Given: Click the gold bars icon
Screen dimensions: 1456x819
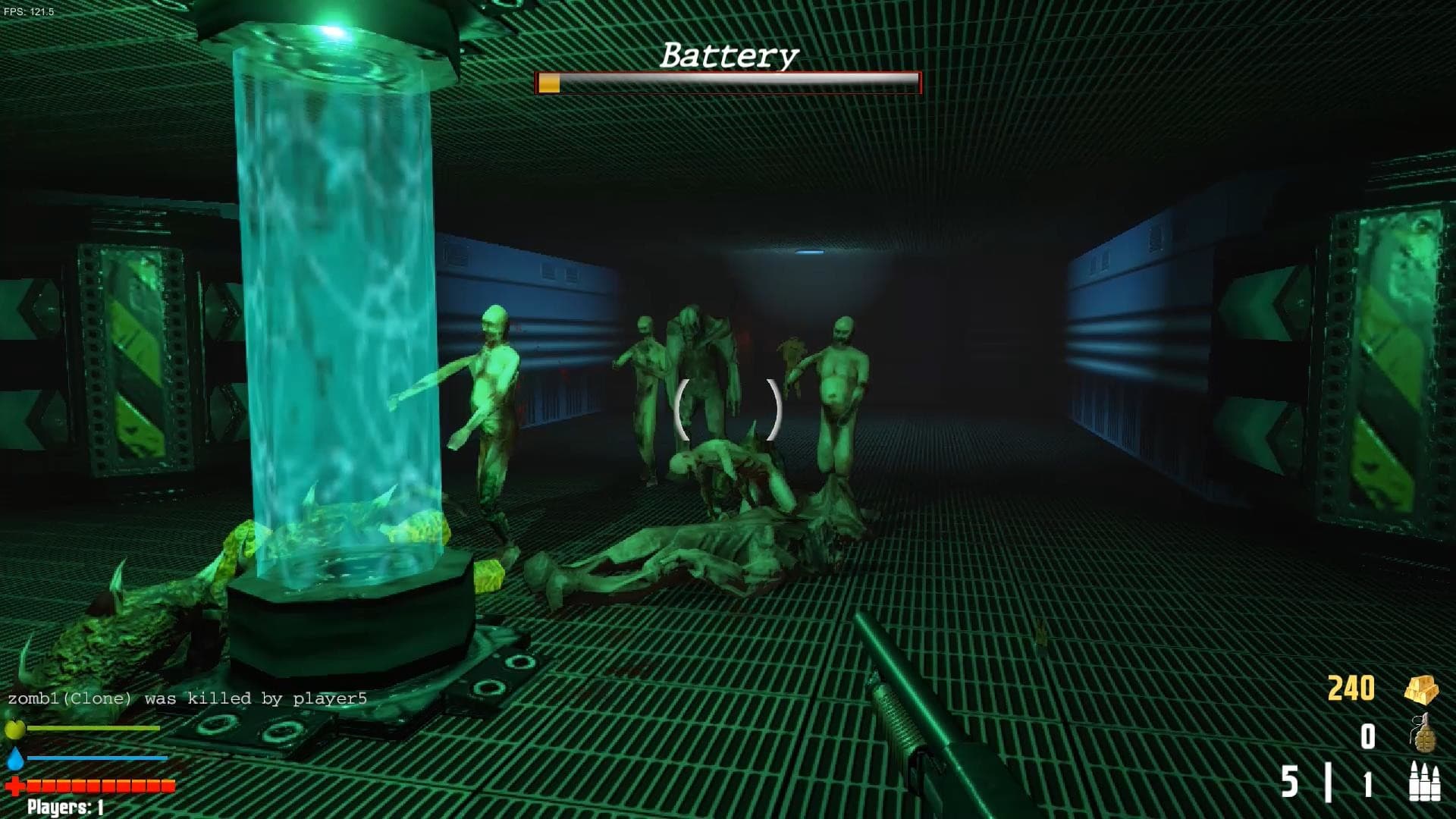Looking at the screenshot, I should pyautogui.click(x=1420, y=689).
